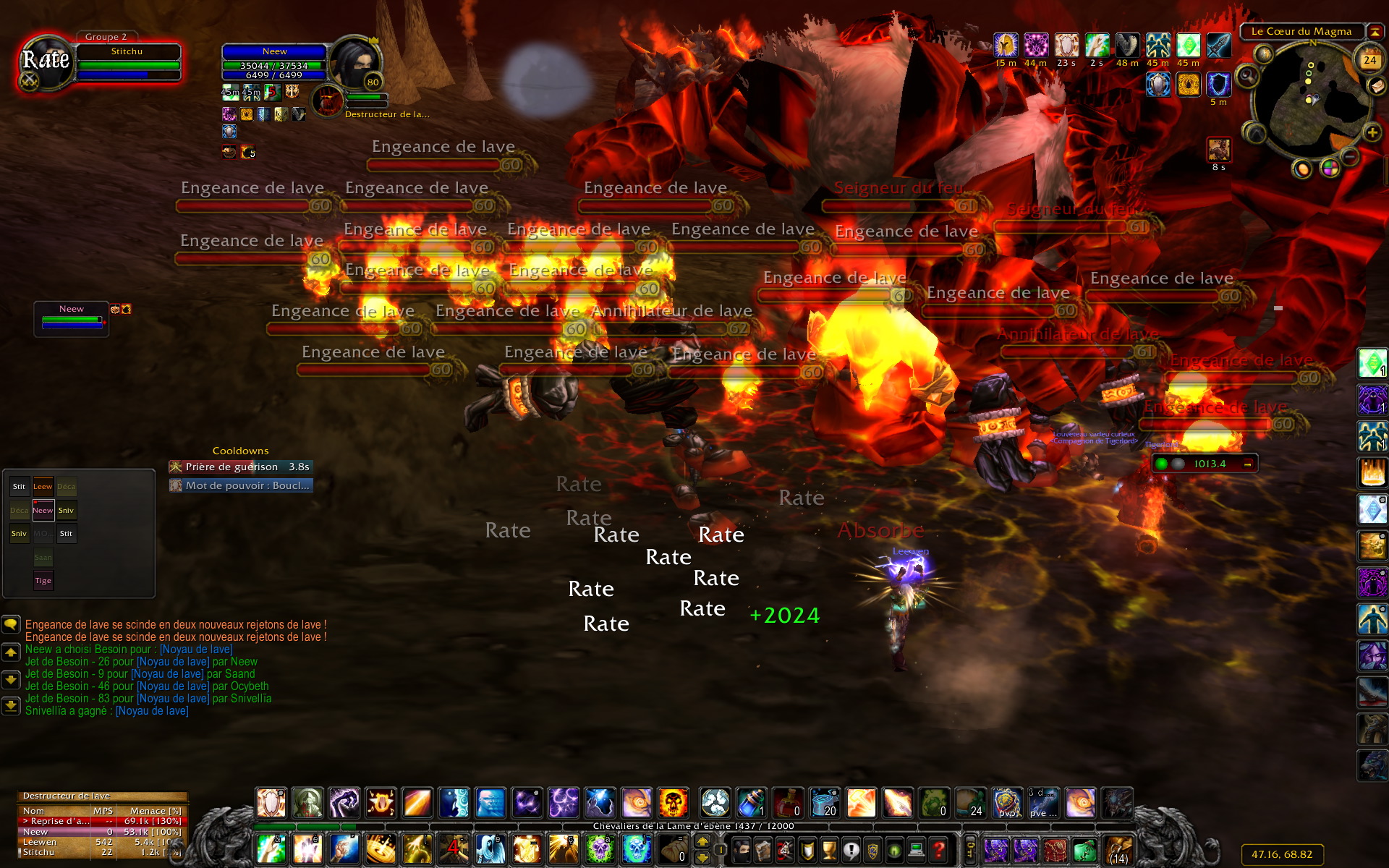The width and height of the screenshot is (1389, 868).
Task: Use the blue mana potion slot
Action: 751,803
